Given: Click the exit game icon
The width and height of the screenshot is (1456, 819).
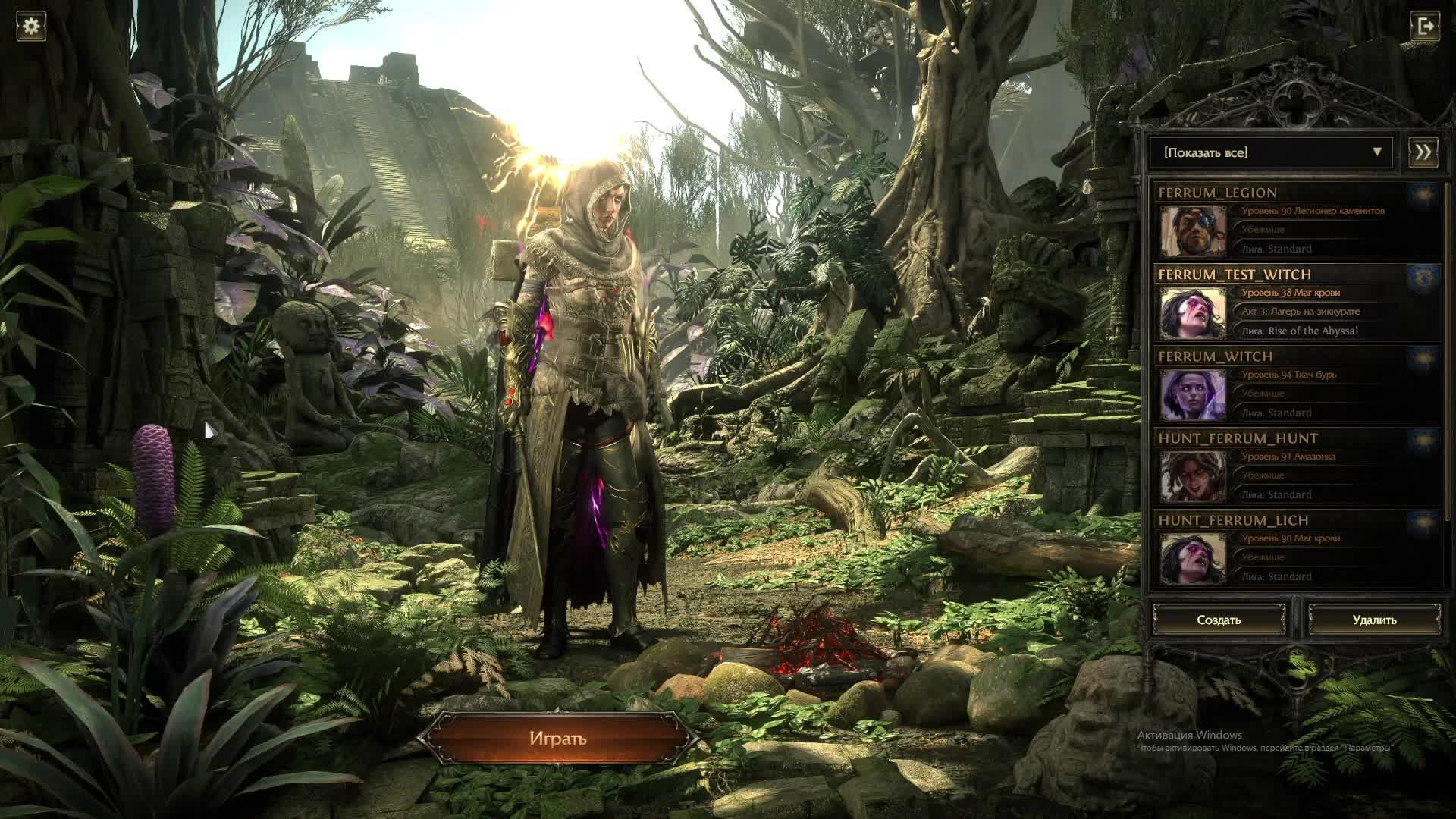Looking at the screenshot, I should pyautogui.click(x=1424, y=27).
